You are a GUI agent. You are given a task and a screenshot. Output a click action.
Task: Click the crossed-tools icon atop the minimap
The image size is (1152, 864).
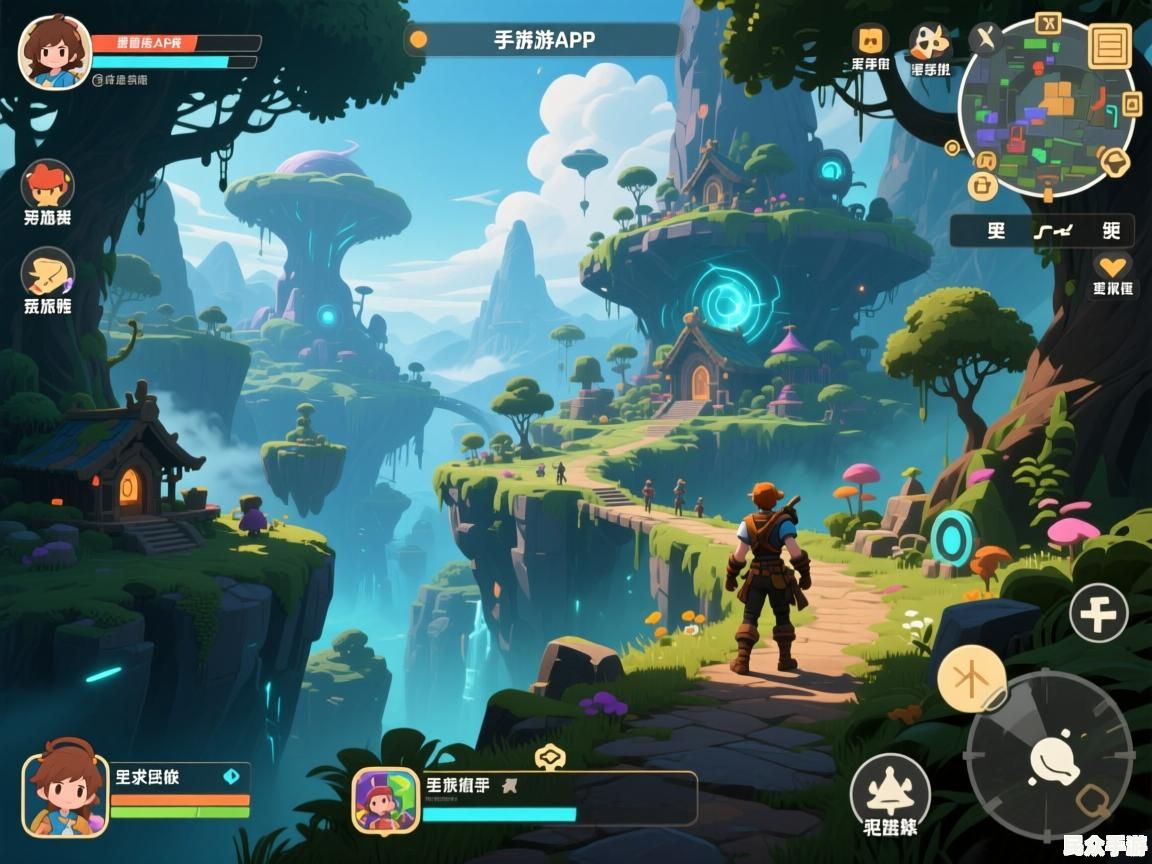(x=1048, y=23)
